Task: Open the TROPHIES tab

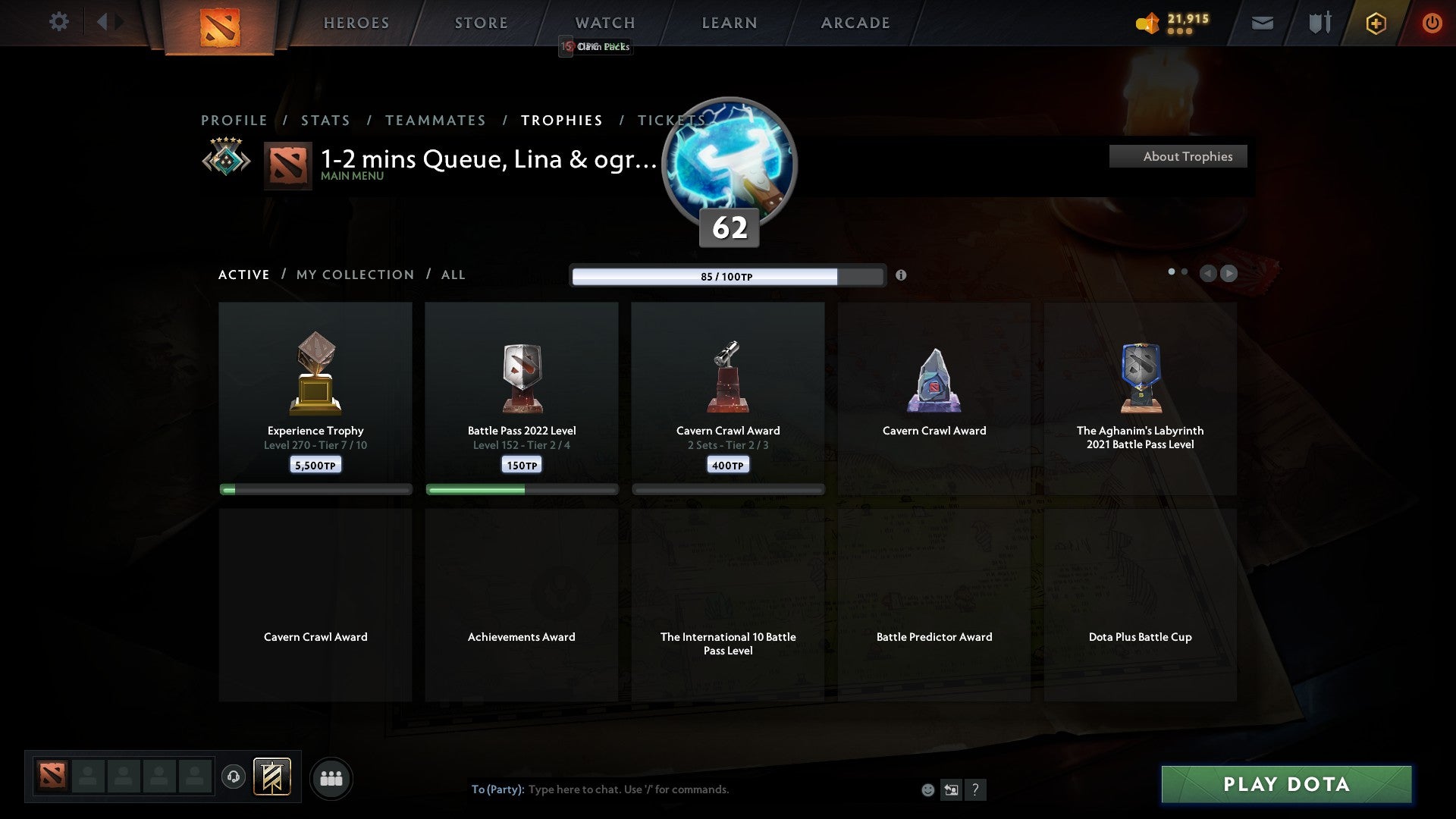Action: [561, 120]
